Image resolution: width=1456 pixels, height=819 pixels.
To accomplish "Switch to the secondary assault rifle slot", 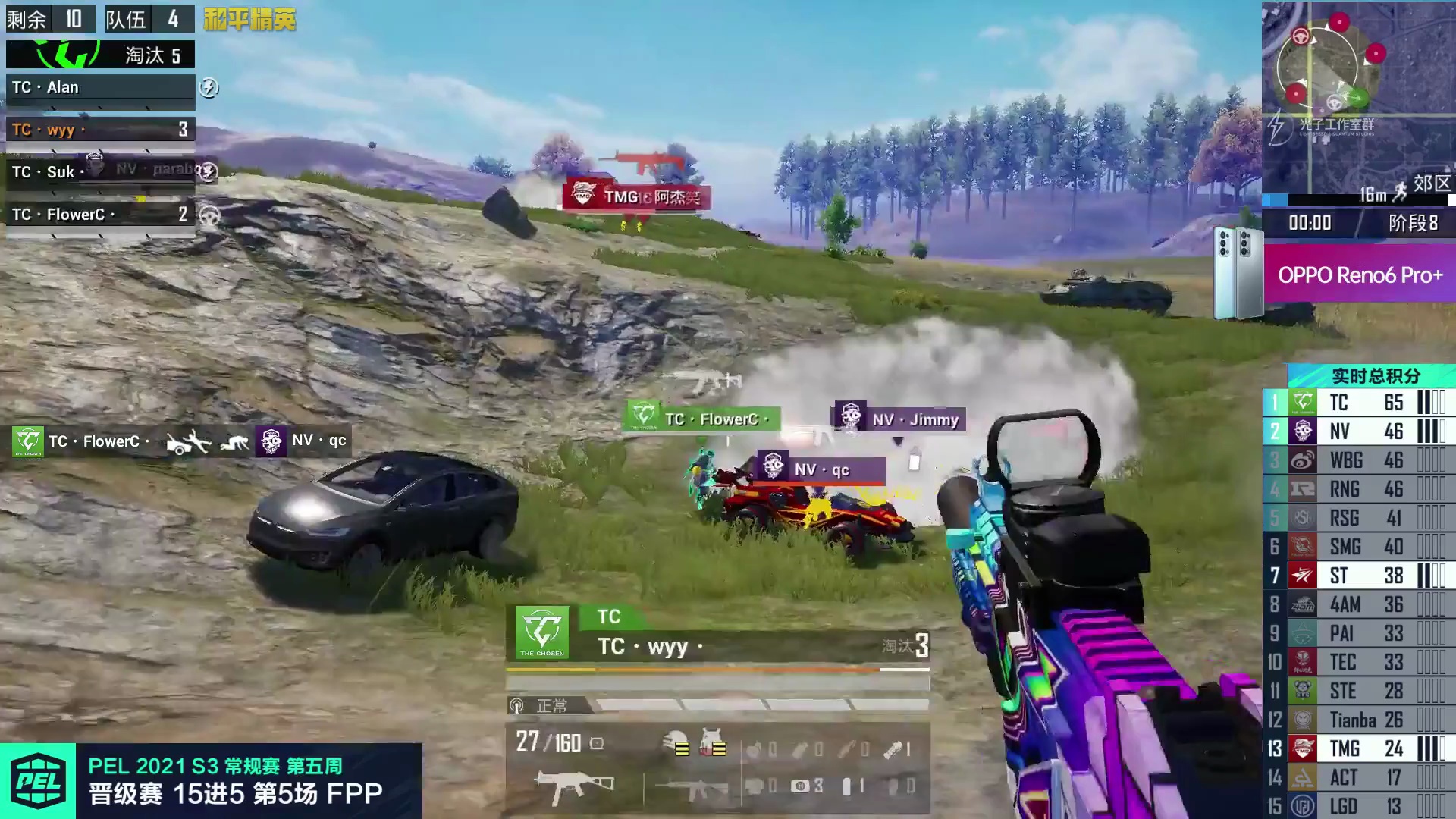I will pos(692,789).
